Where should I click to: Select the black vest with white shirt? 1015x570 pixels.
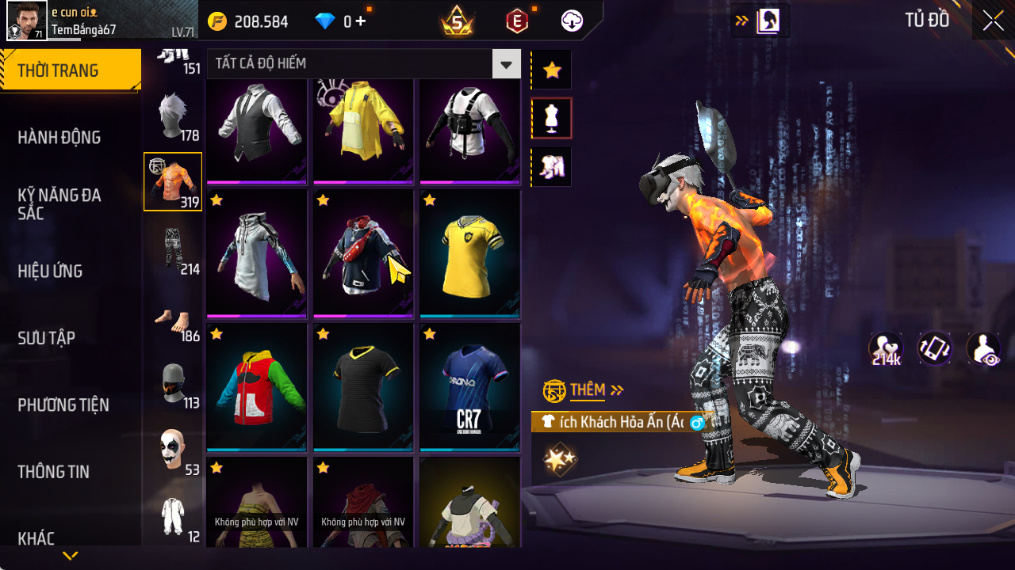pyautogui.click(x=258, y=130)
